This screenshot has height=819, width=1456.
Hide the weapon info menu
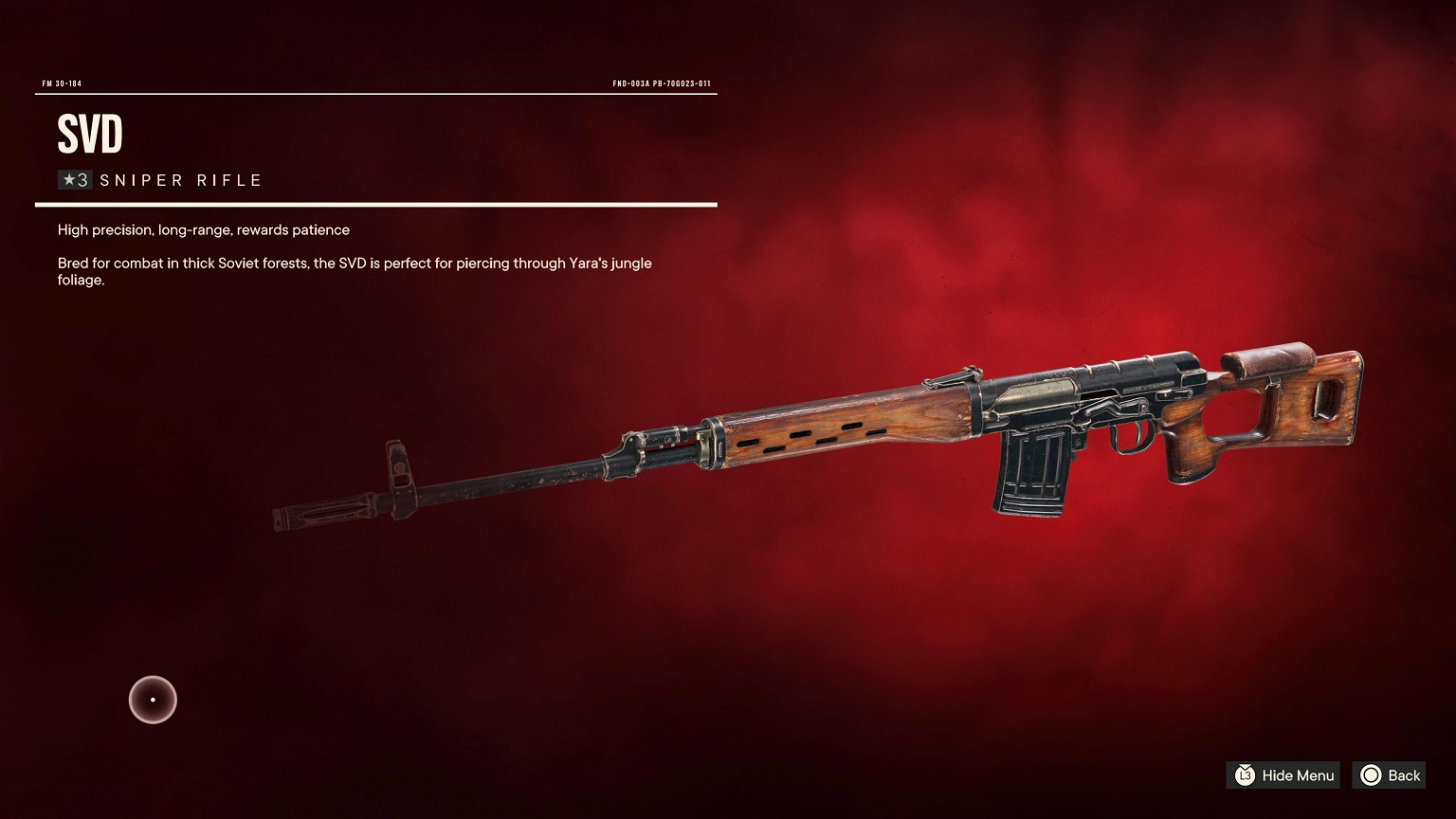(x=1283, y=775)
